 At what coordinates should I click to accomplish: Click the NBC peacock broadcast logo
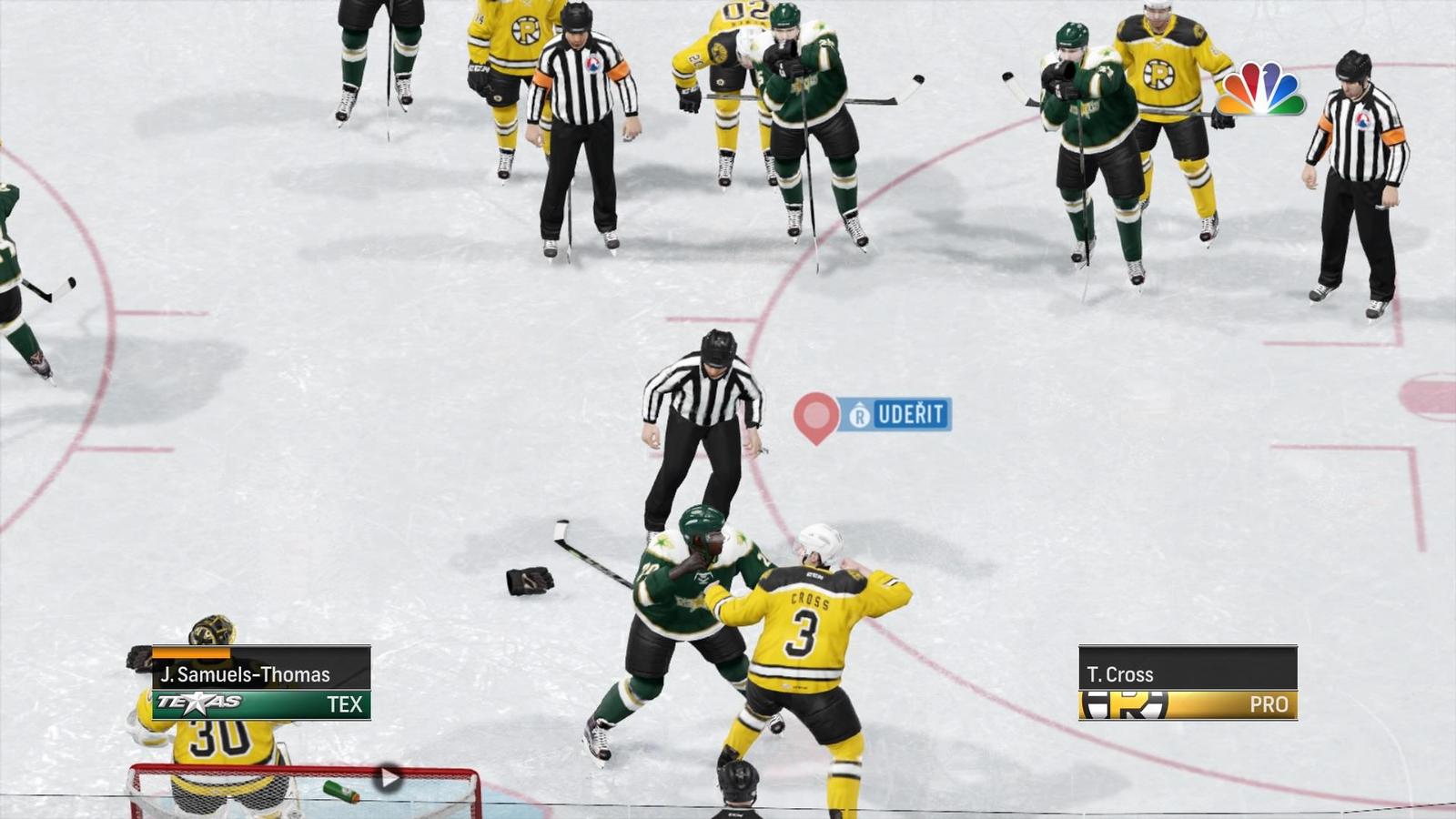1260,89
